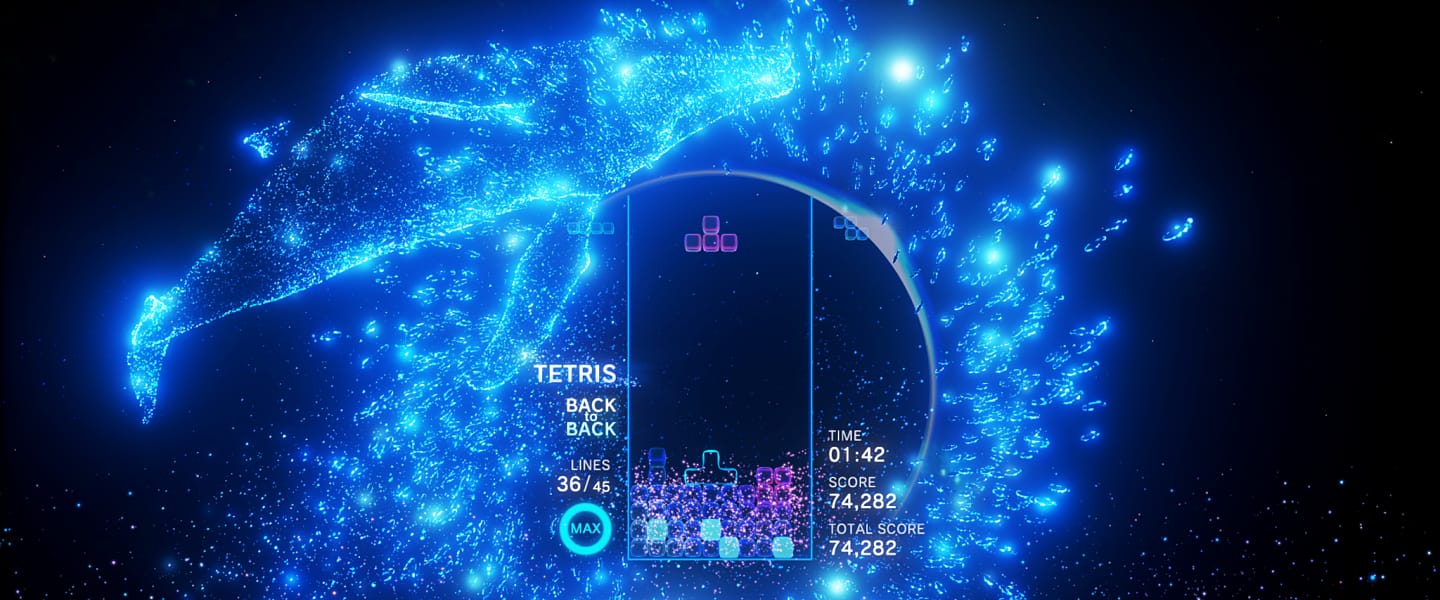Activate the MAX Zone meter ring
Screen dimensions: 1440x600
[x=584, y=526]
